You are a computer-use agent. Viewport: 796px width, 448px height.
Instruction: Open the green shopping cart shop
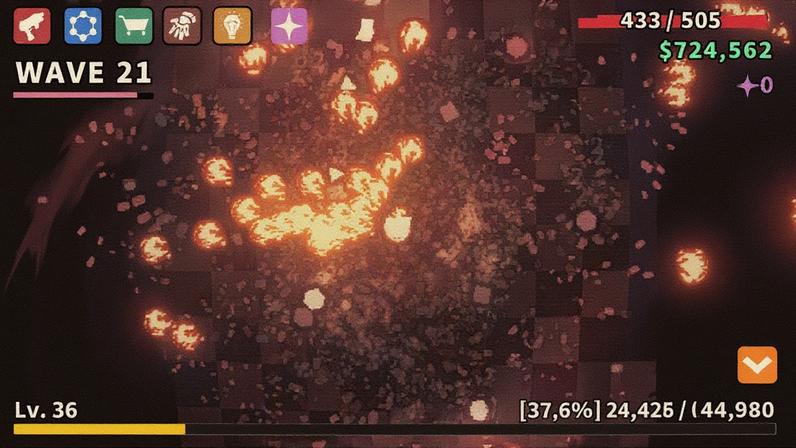coord(134,26)
